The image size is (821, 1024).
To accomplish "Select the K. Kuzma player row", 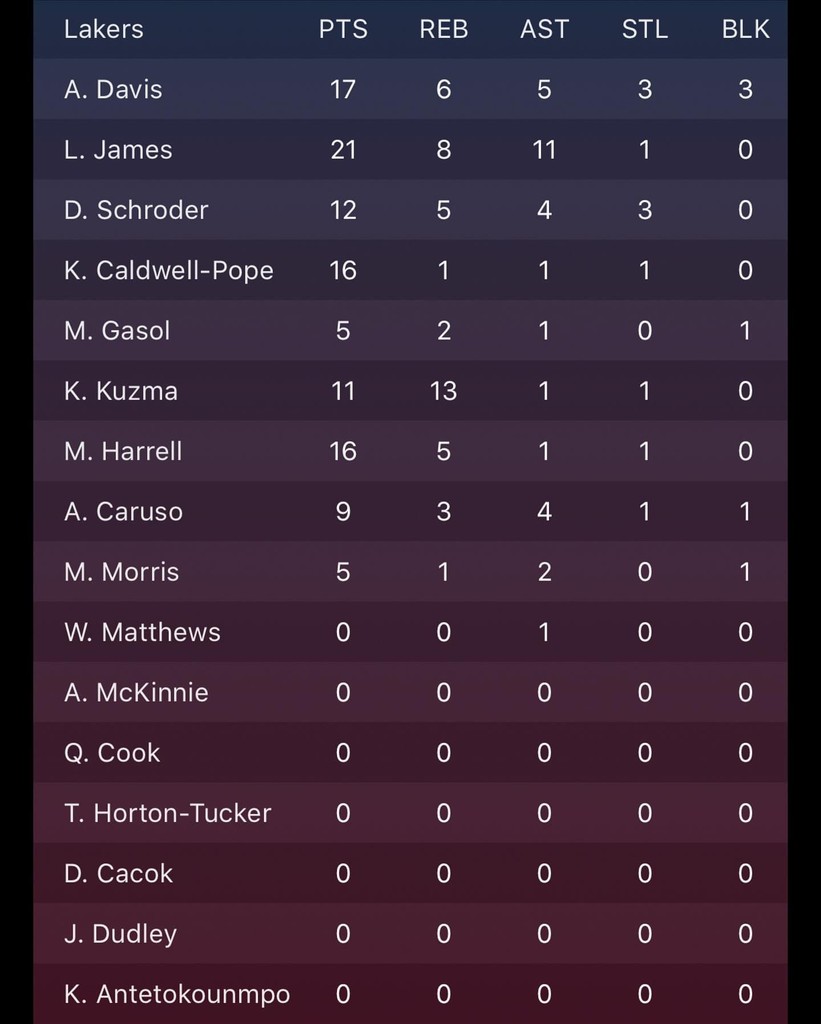I will point(121,391).
